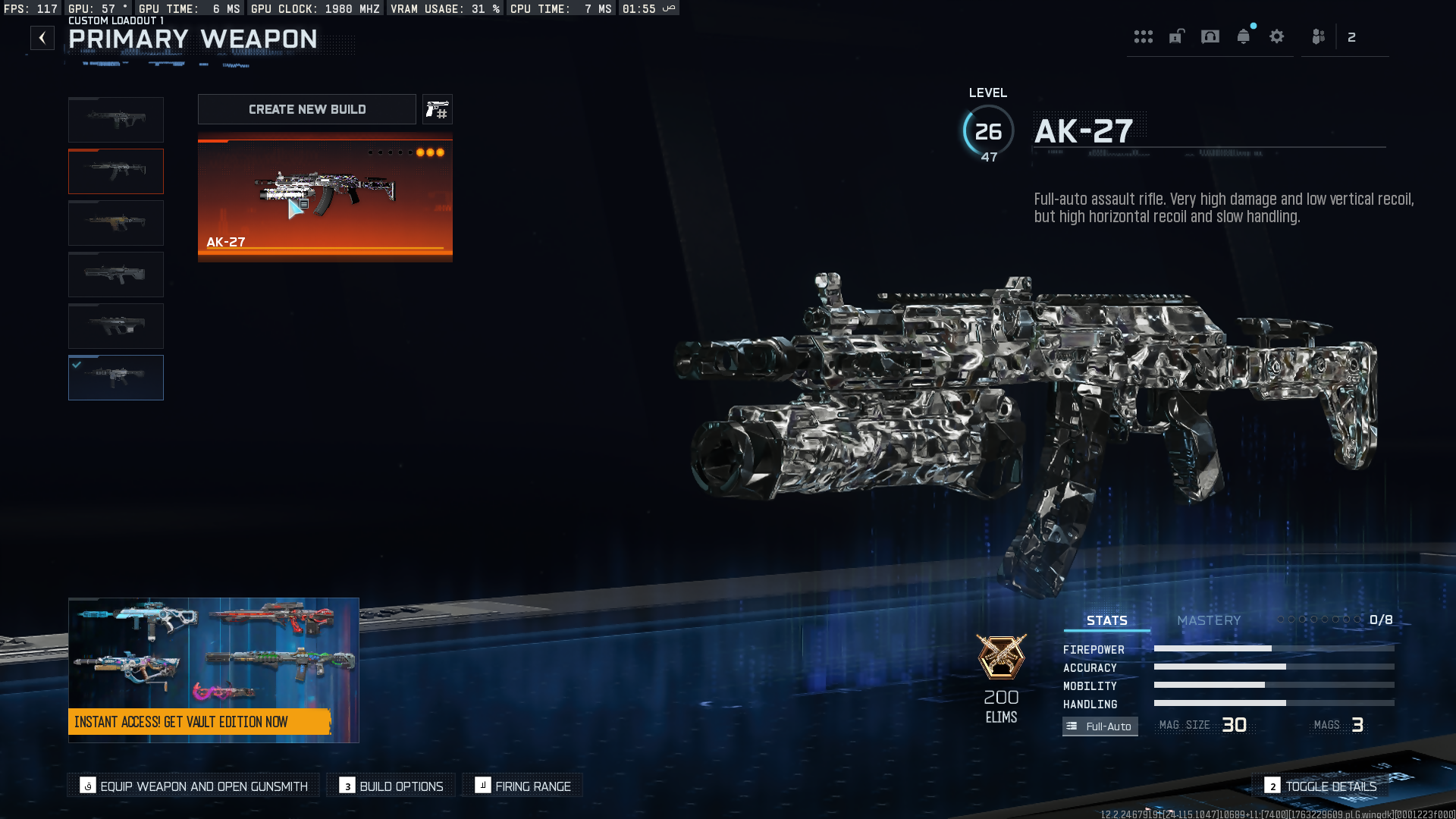The image size is (1456, 819).
Task: Enter the Firing Range
Action: [523, 786]
